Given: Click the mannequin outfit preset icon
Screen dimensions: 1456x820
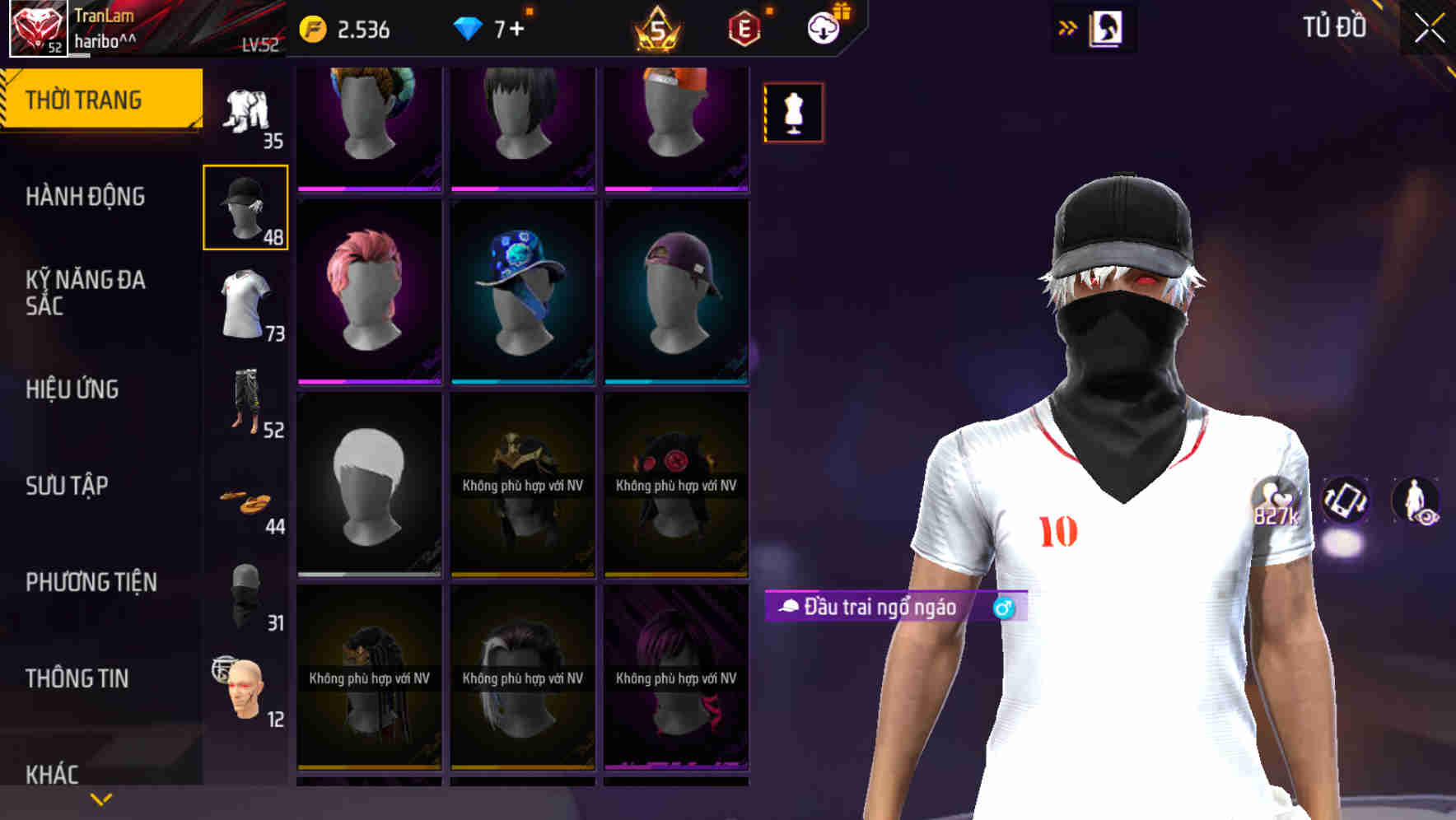Looking at the screenshot, I should 792,112.
